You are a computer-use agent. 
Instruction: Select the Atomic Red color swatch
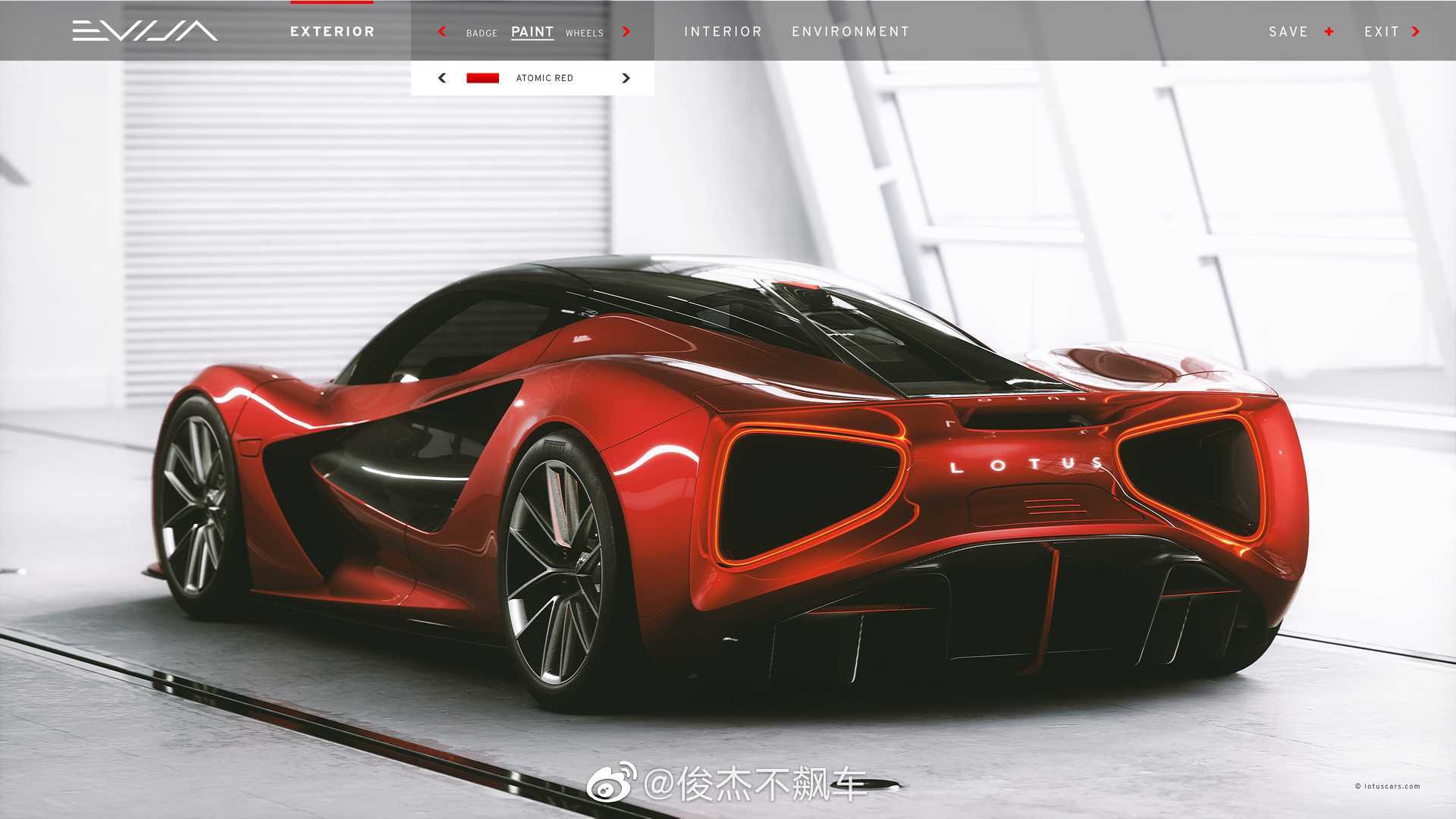pos(482,77)
